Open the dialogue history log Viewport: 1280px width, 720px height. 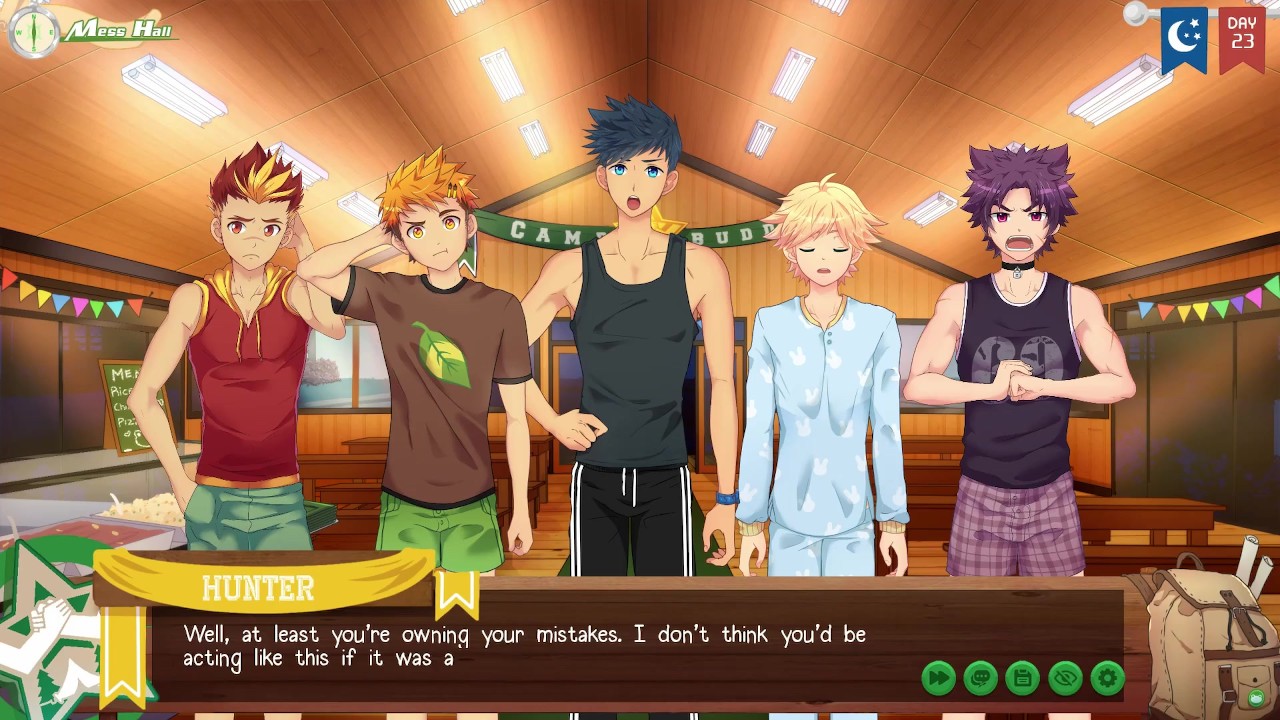980,679
